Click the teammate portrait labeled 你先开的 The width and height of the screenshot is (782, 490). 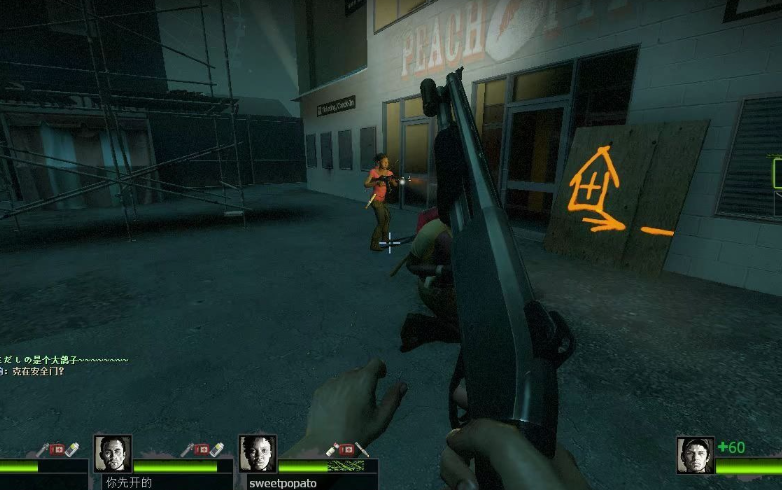tap(113, 454)
